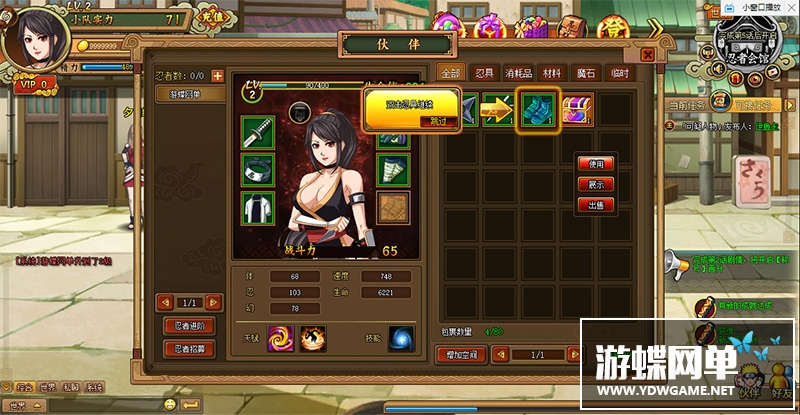Open the 临时 temporary items tab
The width and height of the screenshot is (800, 415).
[x=620, y=73]
